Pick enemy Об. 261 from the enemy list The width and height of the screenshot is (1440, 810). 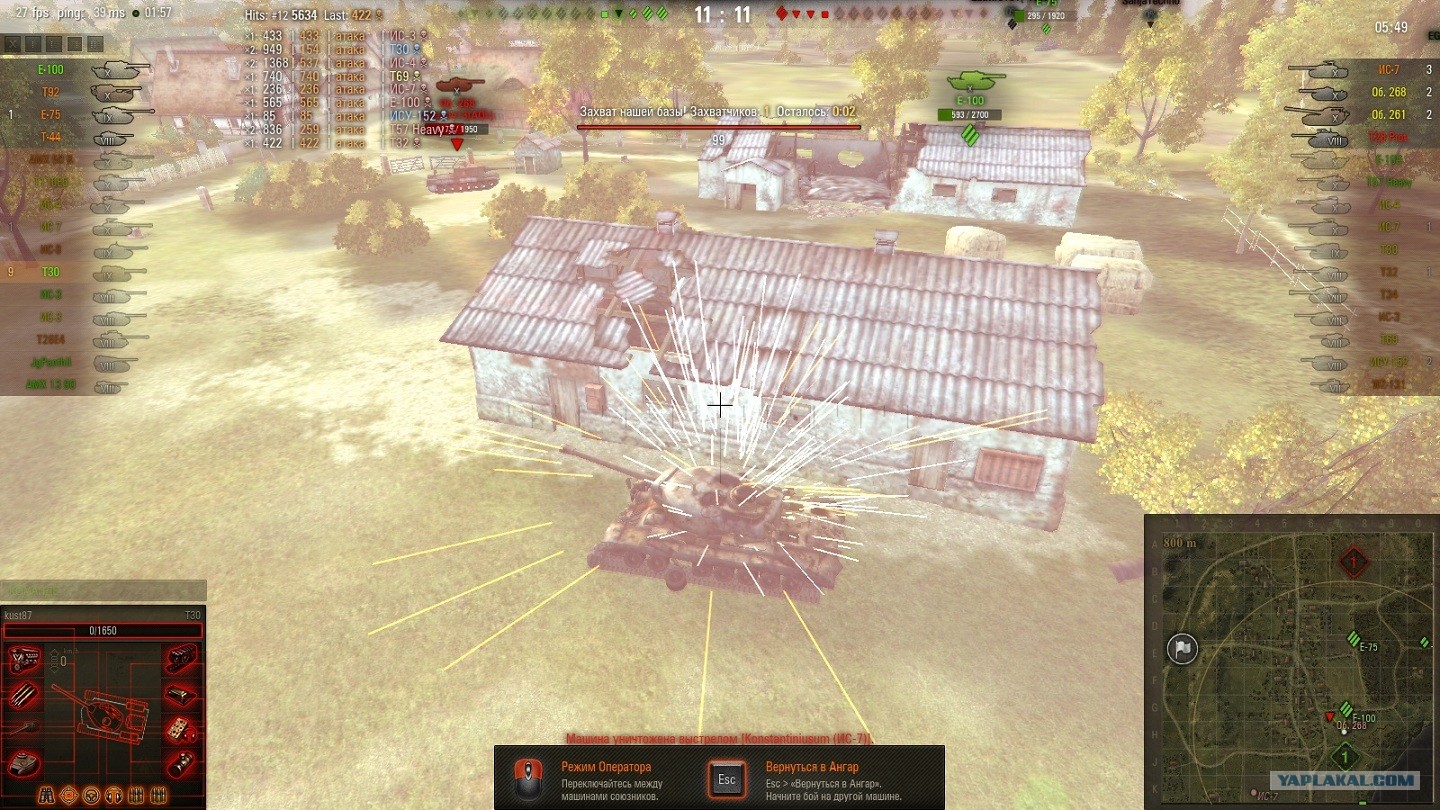(x=1388, y=115)
